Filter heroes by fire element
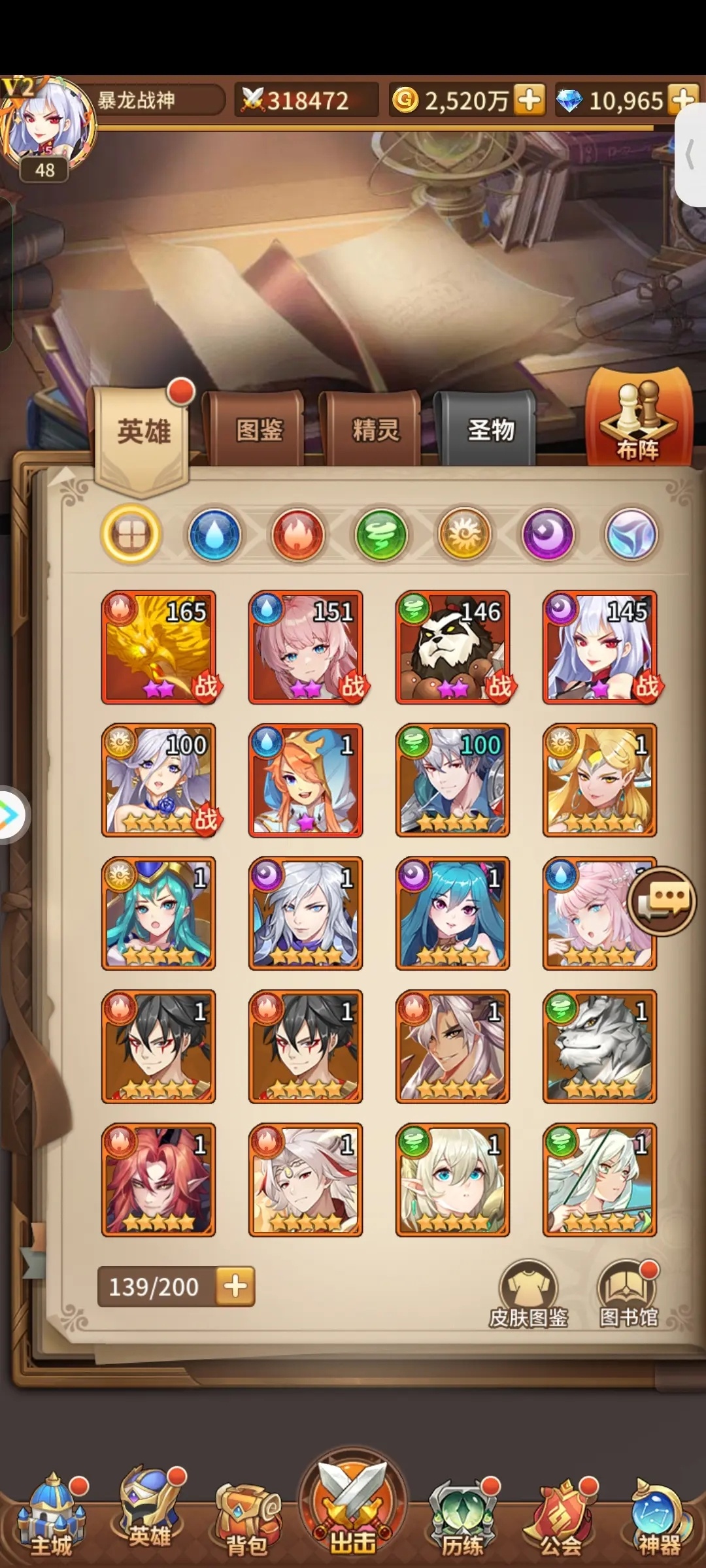Screen dimensions: 706x1568 (x=298, y=534)
